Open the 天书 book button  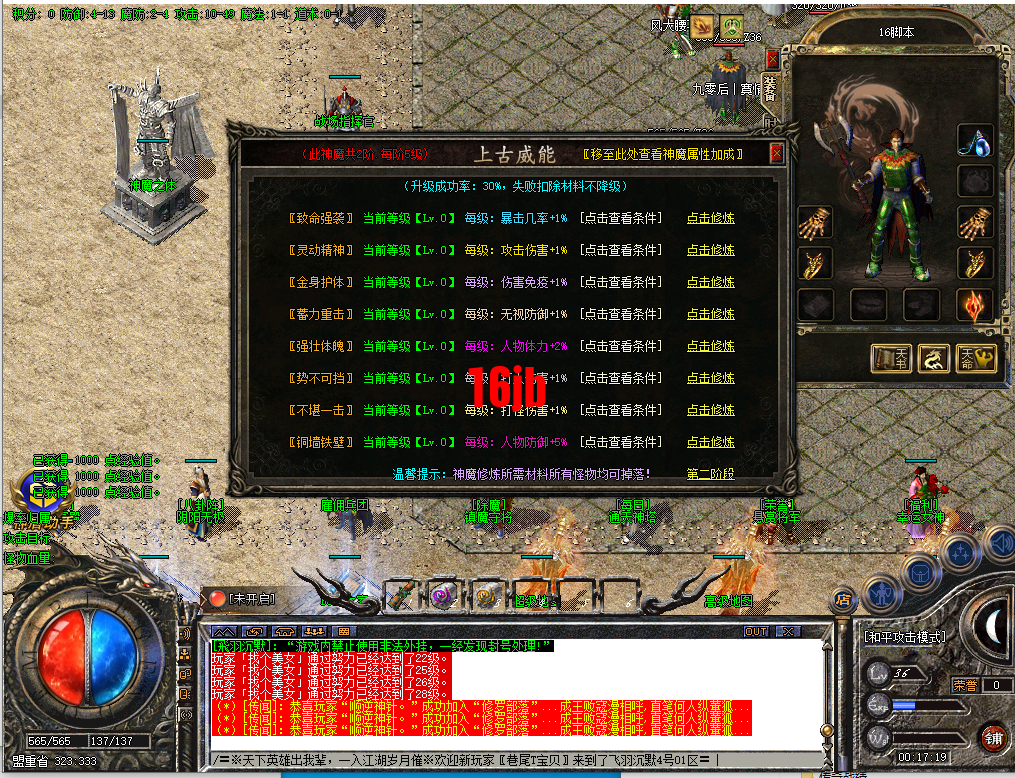point(889,359)
